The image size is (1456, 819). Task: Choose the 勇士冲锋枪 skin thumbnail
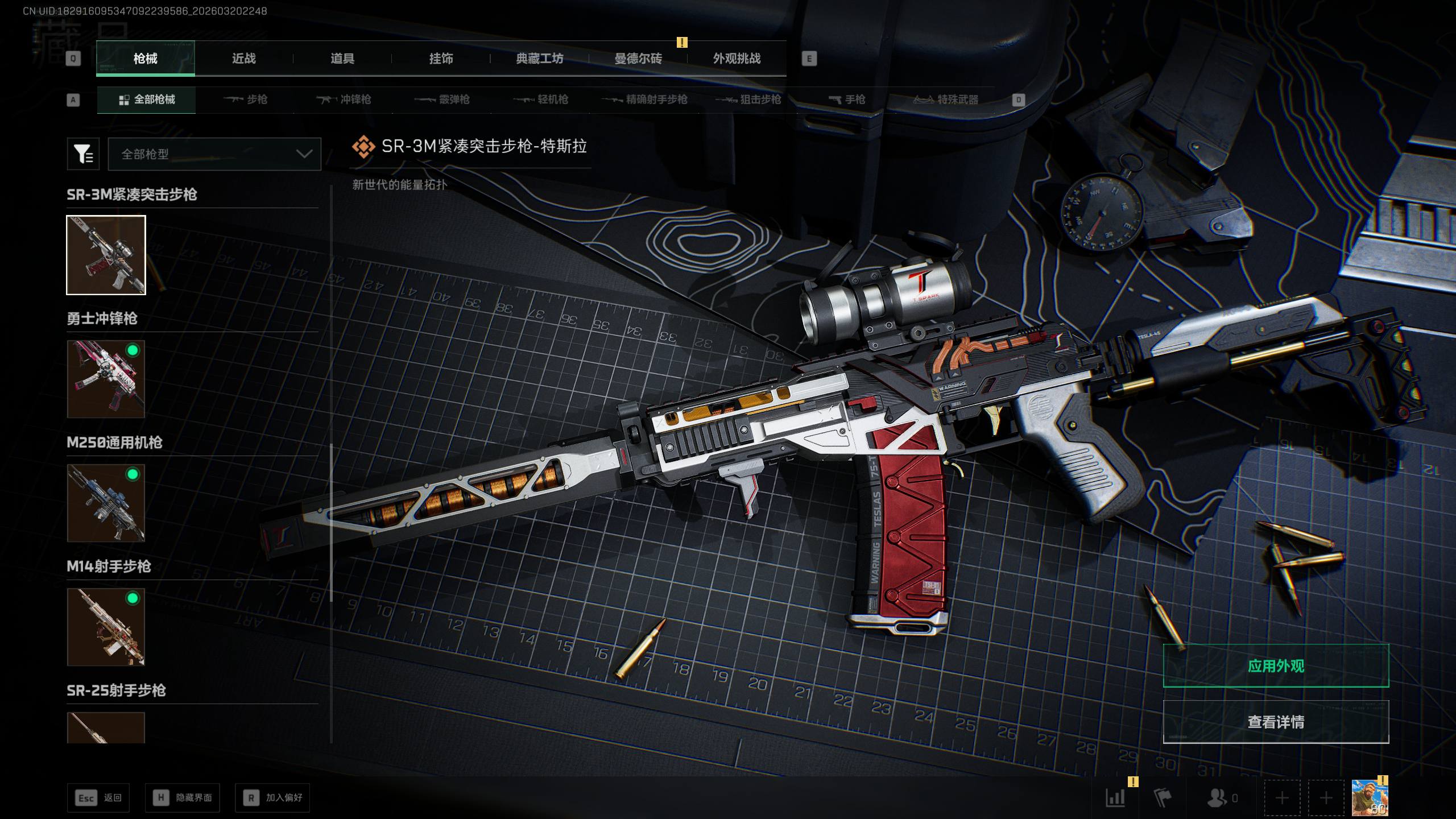[x=106, y=379]
